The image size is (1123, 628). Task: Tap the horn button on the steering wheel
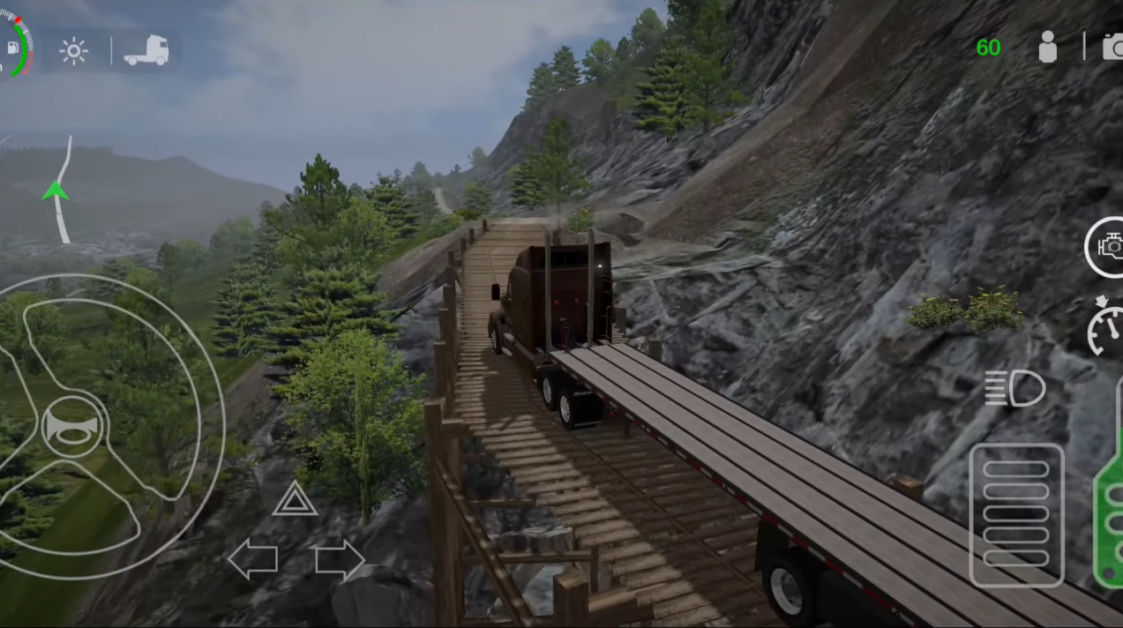pos(73,425)
